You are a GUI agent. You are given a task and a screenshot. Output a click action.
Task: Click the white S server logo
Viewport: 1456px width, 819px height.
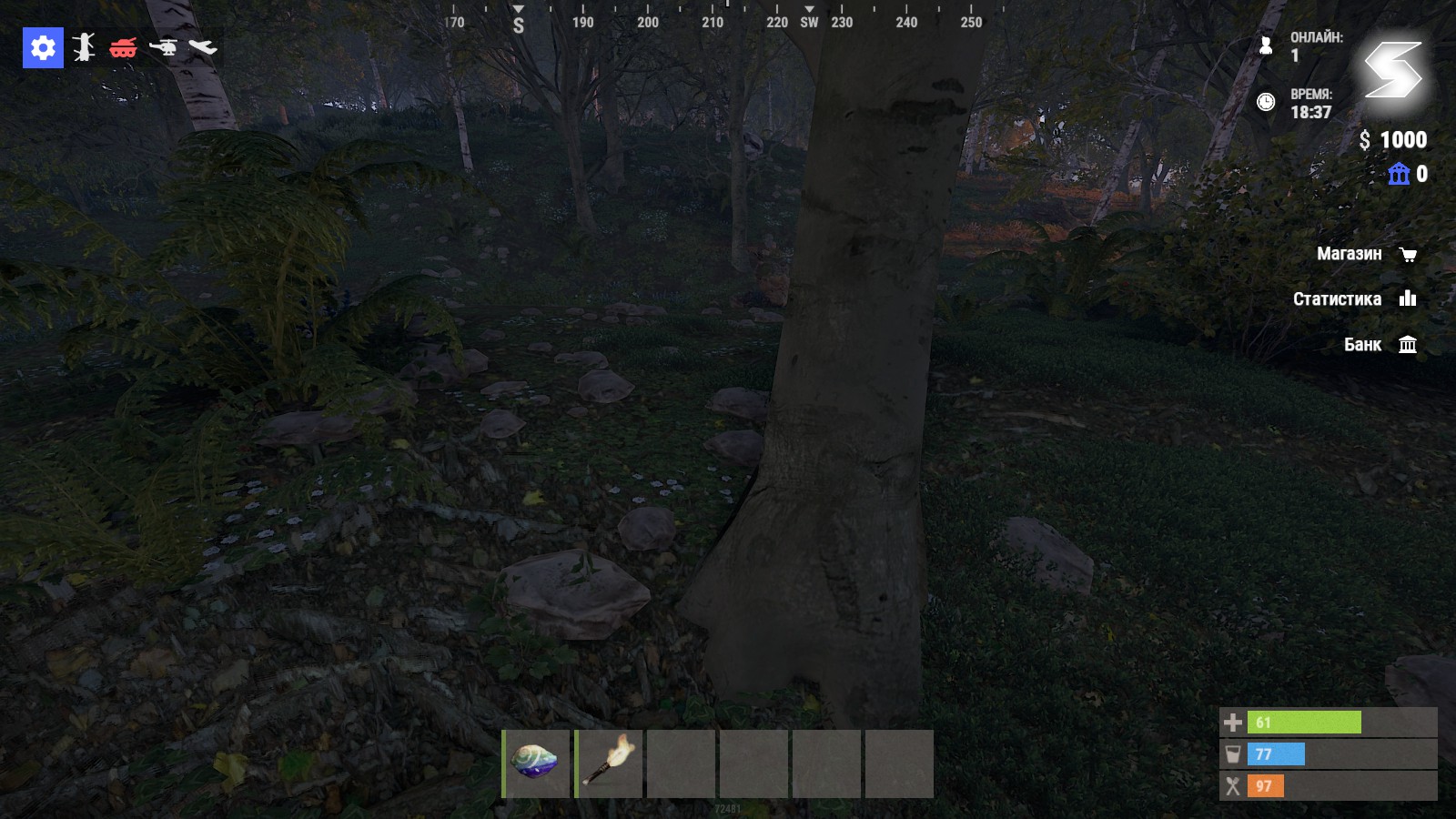click(1392, 70)
